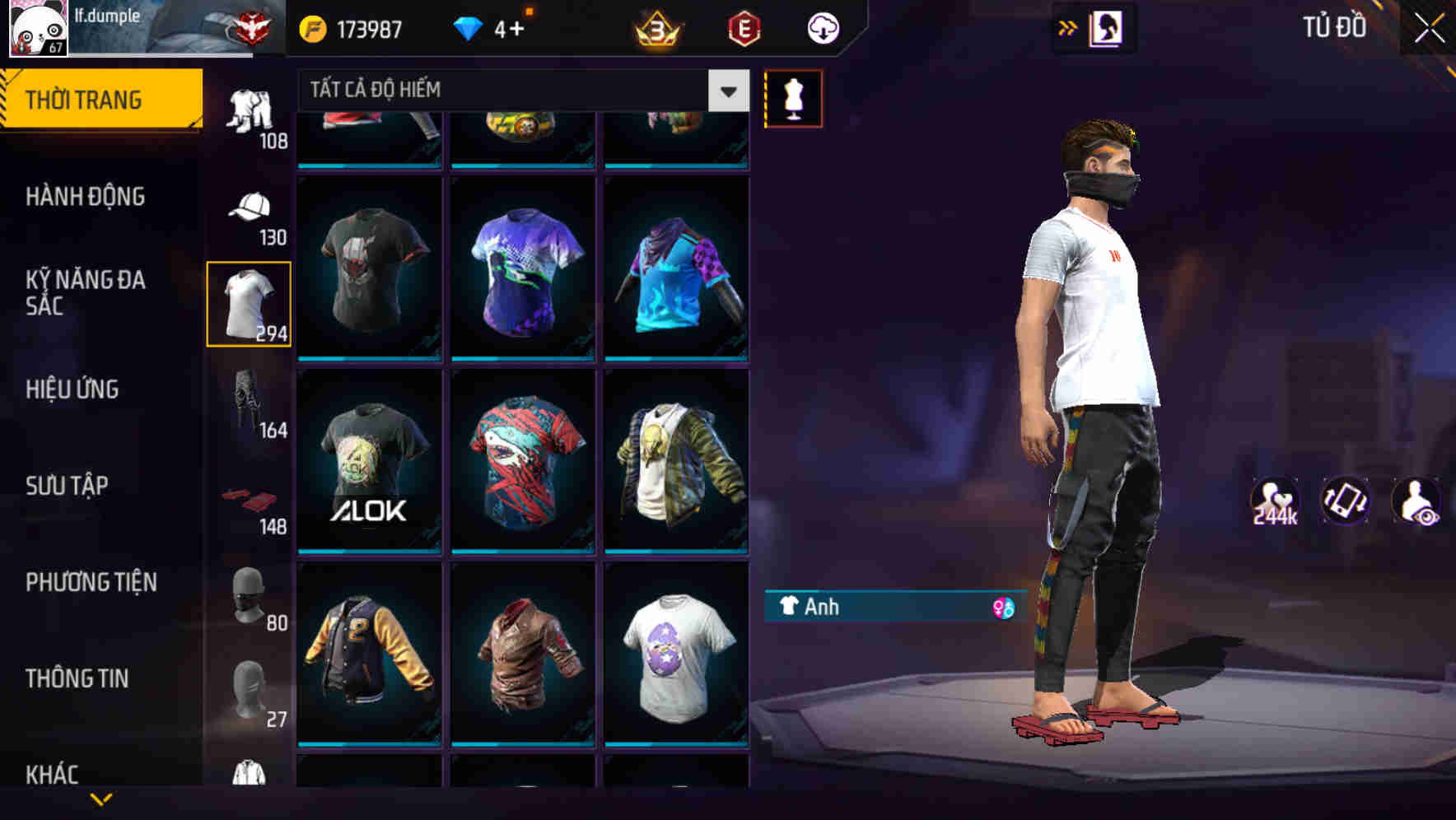
Task: Expand the left sidebar with the chevron arrow
Action: click(1066, 27)
